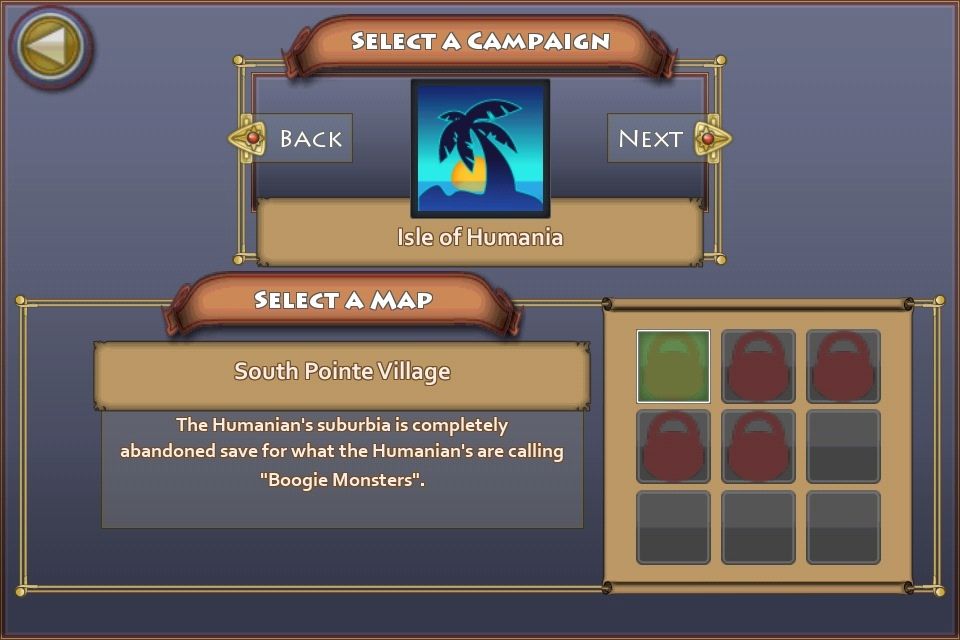Go back with the round arrow button
This screenshot has width=960, height=640.
[50, 46]
